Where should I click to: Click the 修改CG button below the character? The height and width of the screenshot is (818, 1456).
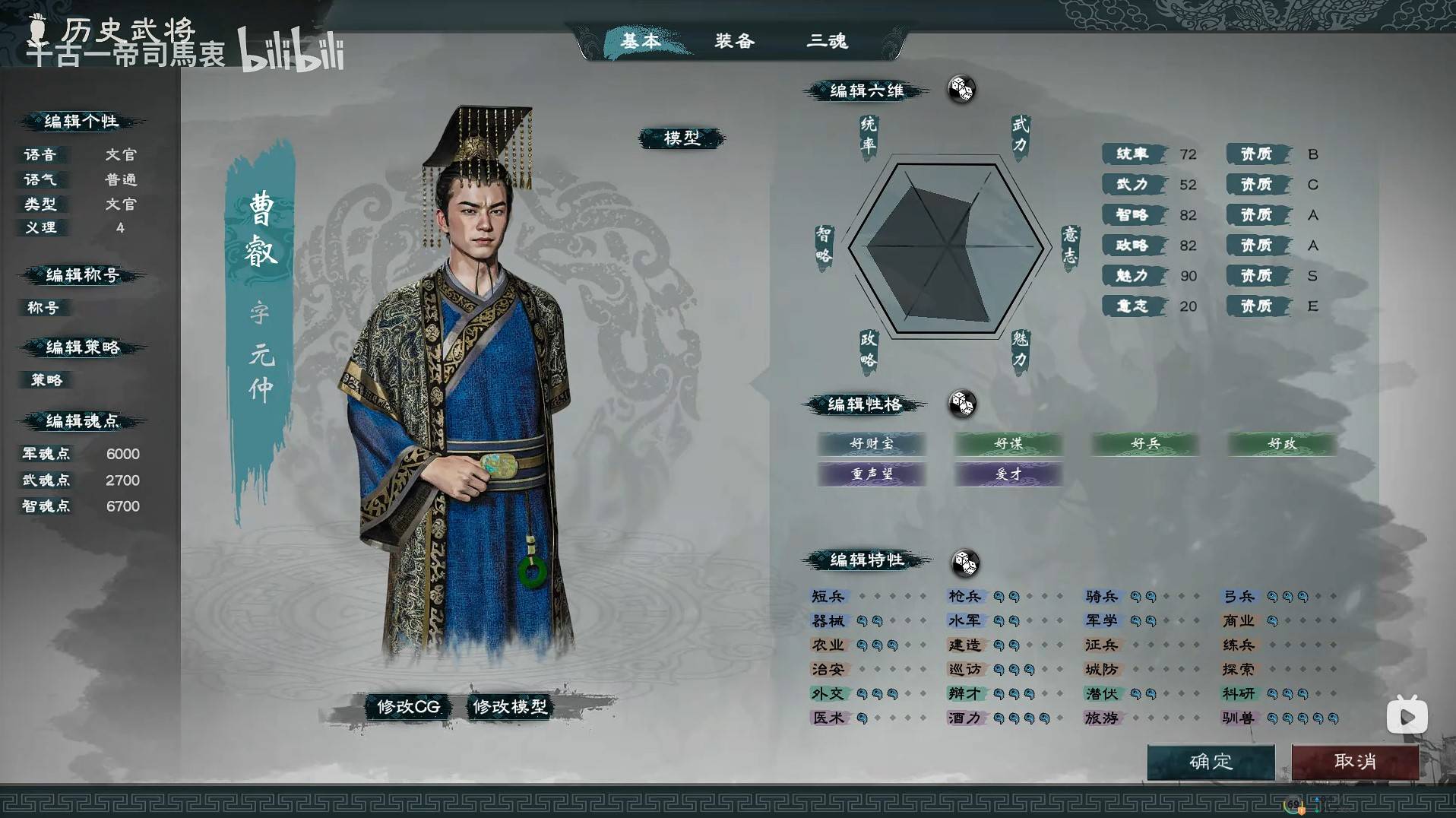(x=407, y=706)
